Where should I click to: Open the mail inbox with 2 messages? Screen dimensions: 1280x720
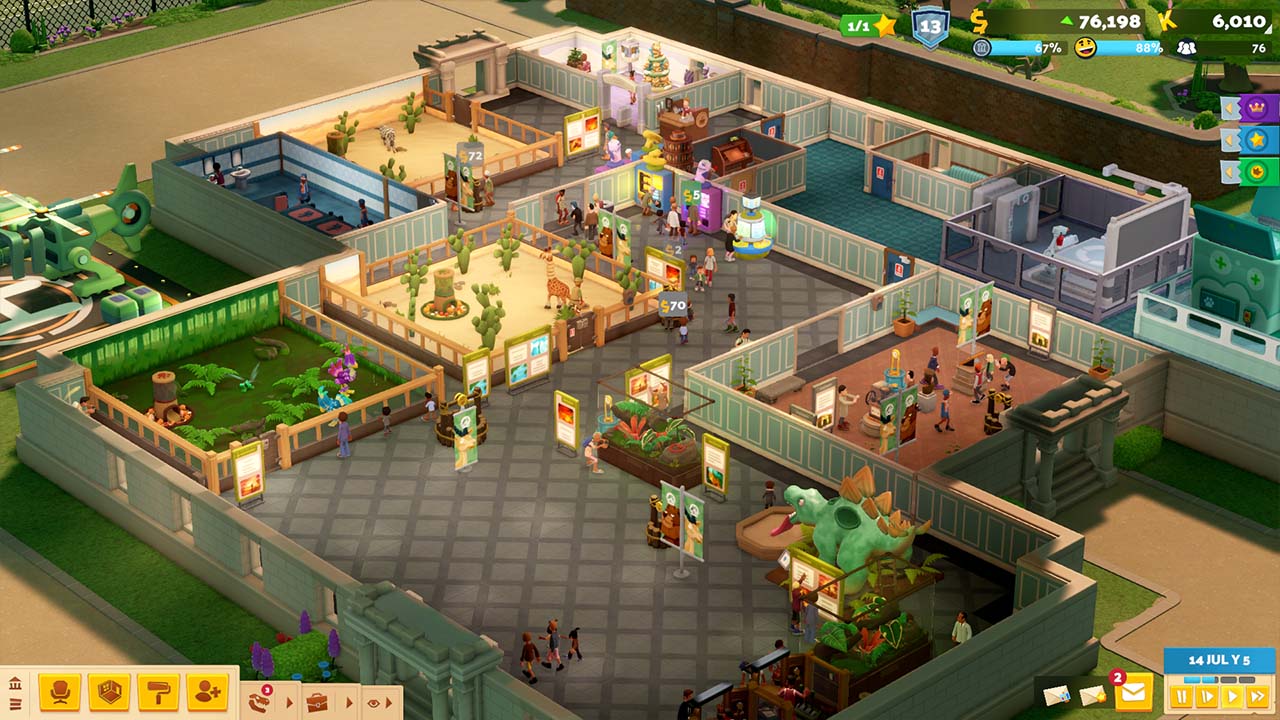click(x=1133, y=692)
